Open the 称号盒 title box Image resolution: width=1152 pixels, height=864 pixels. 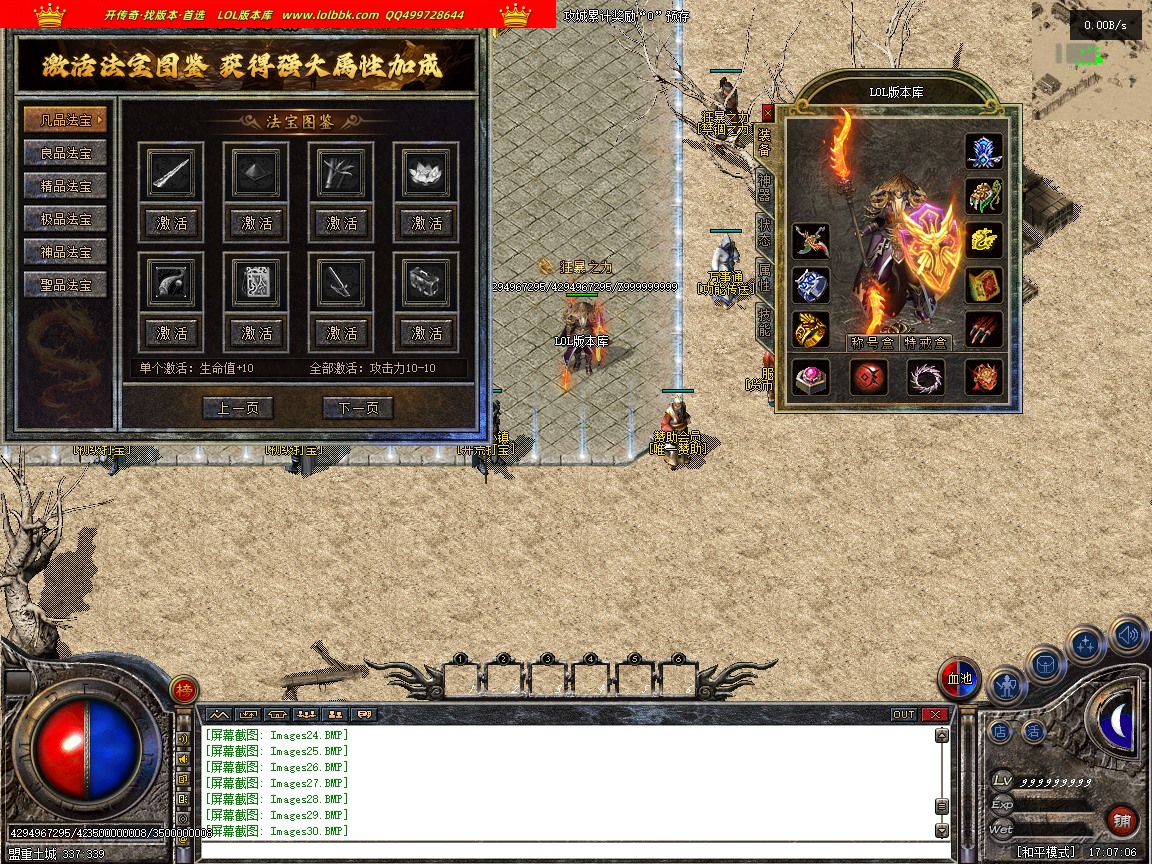[x=870, y=343]
